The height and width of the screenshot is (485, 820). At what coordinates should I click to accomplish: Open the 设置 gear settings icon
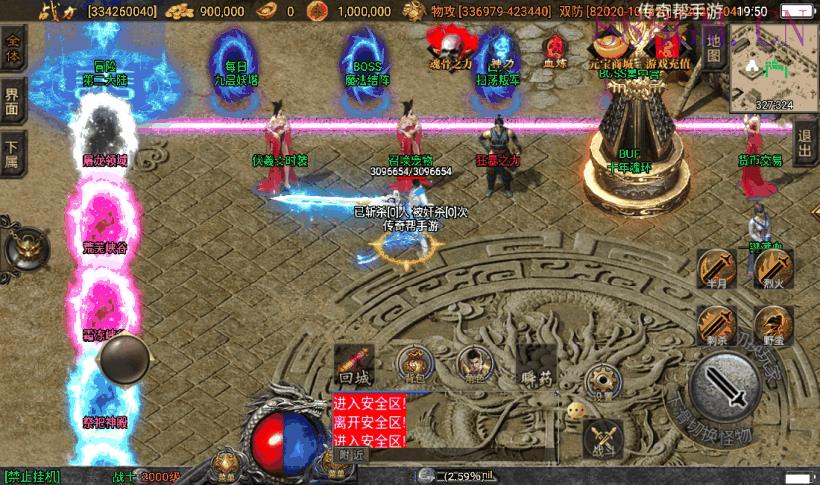tap(600, 378)
